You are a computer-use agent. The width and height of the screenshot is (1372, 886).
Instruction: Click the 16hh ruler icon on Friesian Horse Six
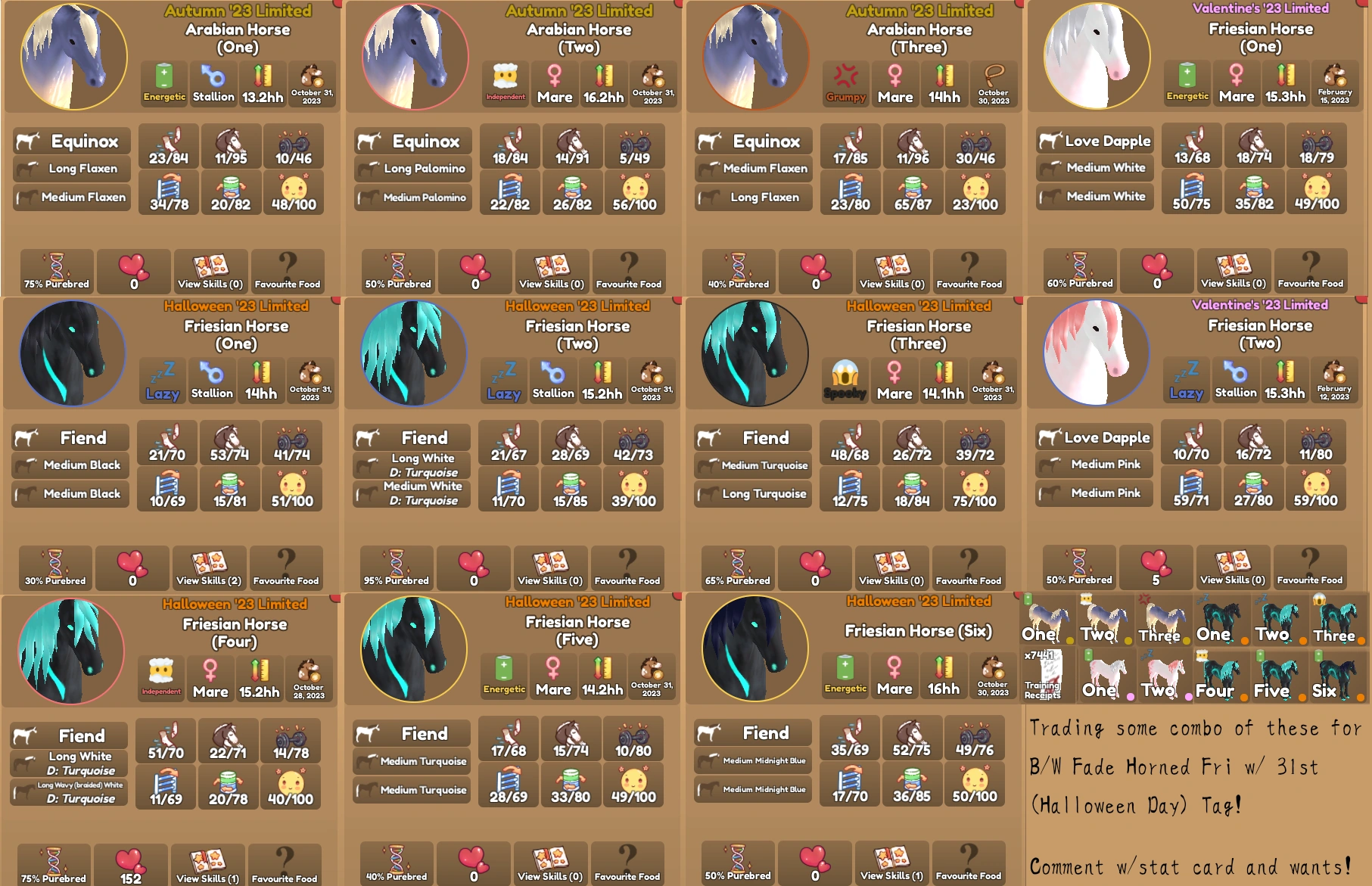(944, 676)
